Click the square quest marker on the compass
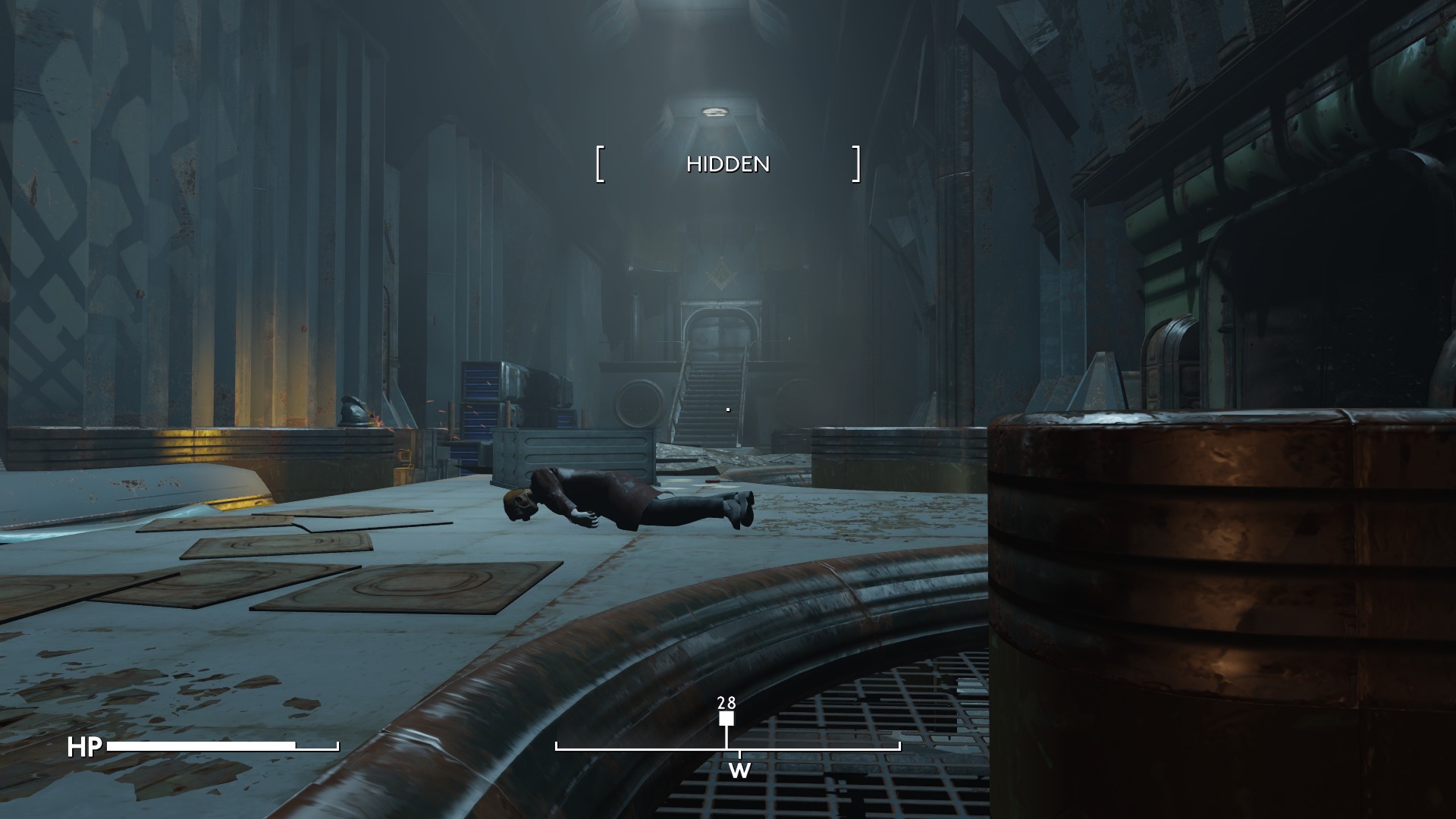1456x819 pixels. (726, 719)
